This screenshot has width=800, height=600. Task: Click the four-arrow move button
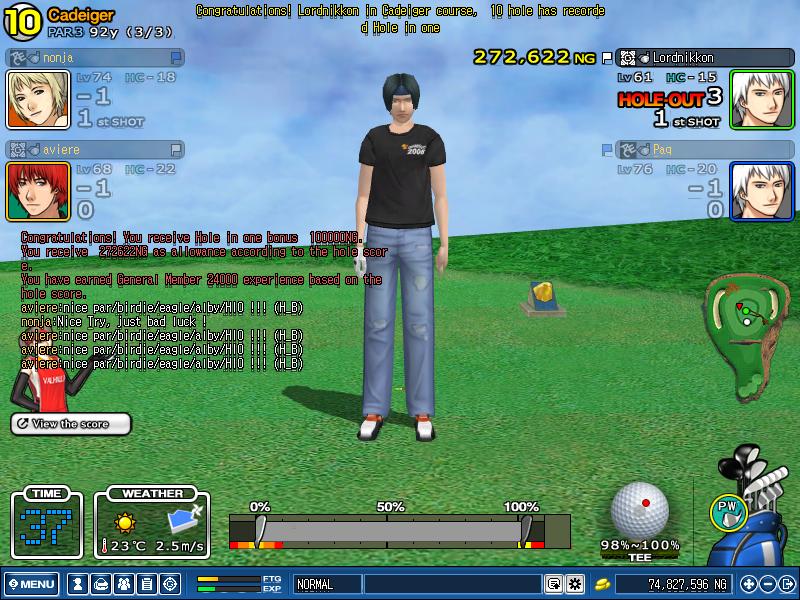(x=749, y=584)
